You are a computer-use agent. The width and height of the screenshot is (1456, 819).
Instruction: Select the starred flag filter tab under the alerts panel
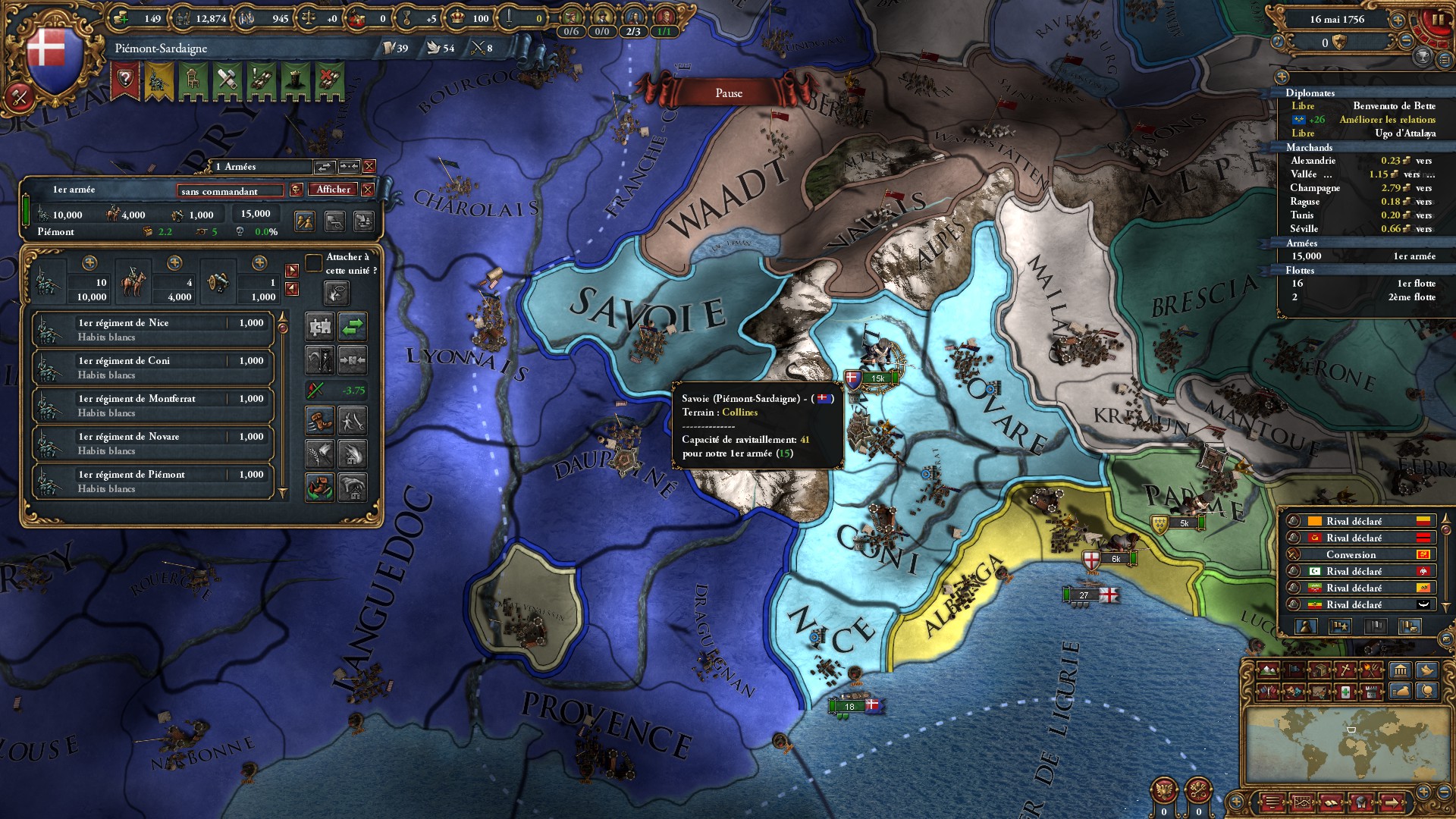pos(1341,626)
